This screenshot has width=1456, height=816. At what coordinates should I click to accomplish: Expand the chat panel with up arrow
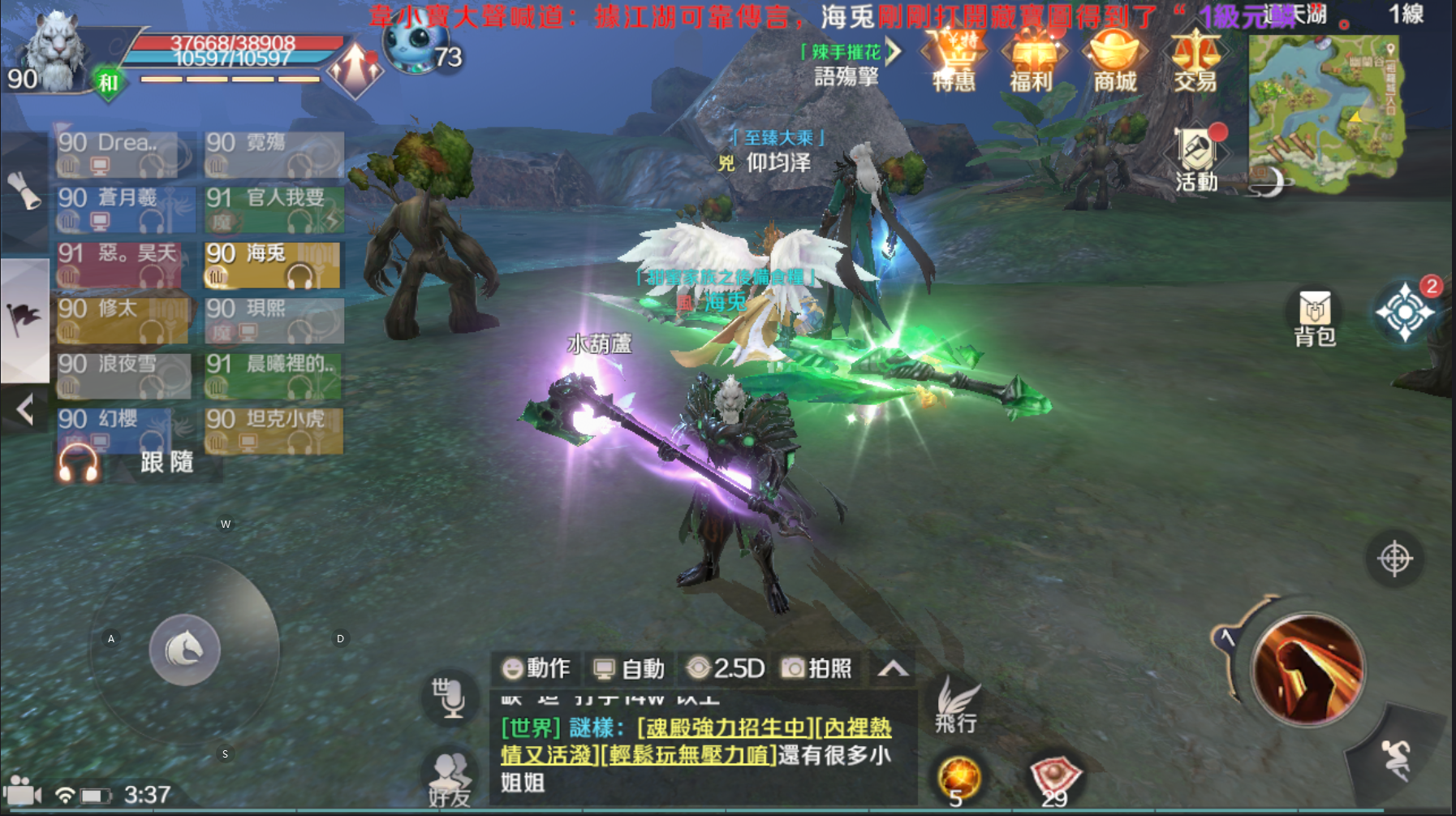[893, 668]
